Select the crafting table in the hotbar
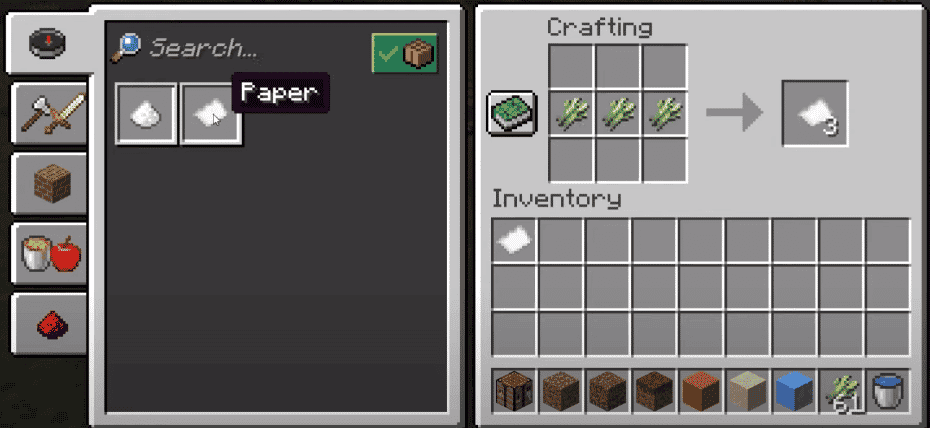This screenshot has width=930, height=428. [515, 391]
